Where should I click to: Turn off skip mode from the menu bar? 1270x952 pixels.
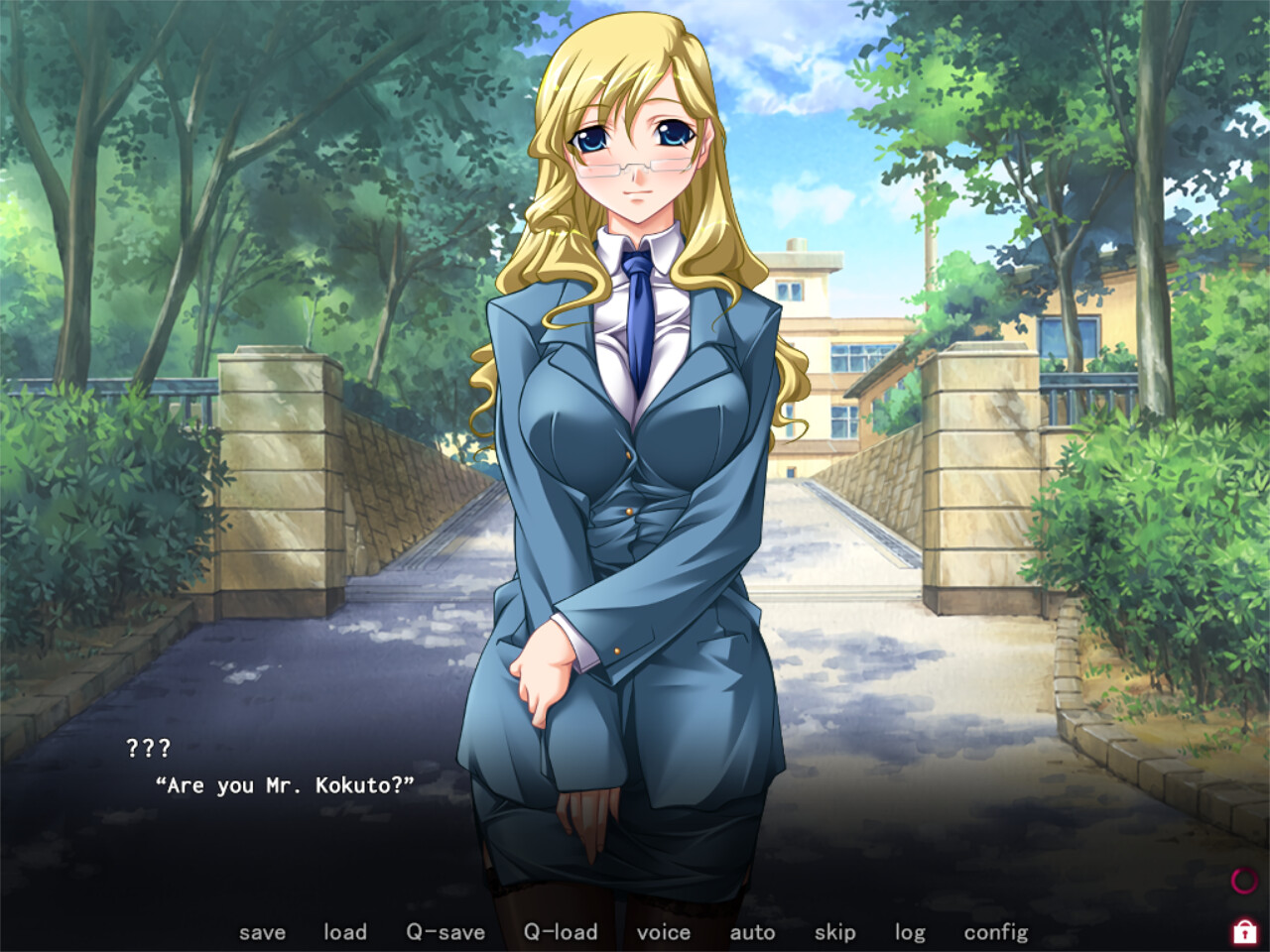click(834, 932)
